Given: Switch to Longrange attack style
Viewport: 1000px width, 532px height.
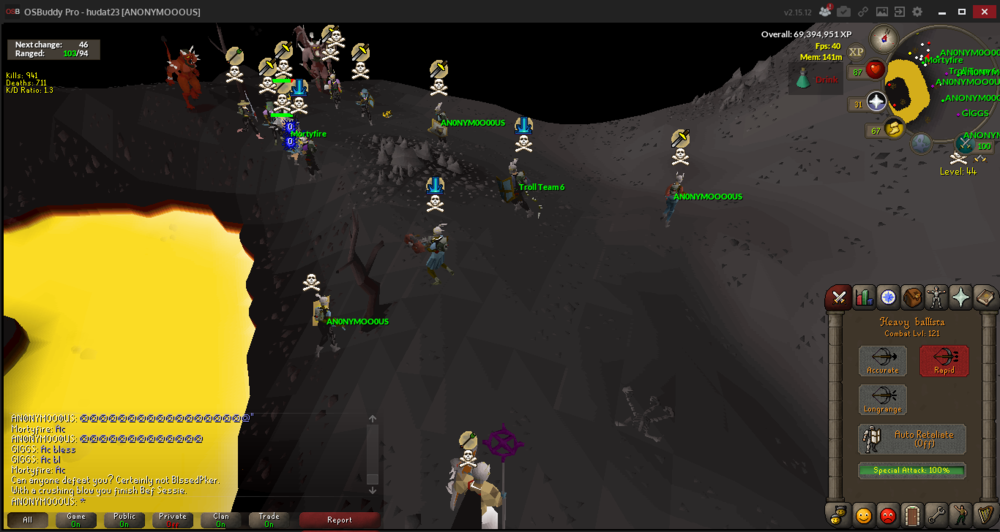Looking at the screenshot, I should [x=882, y=399].
